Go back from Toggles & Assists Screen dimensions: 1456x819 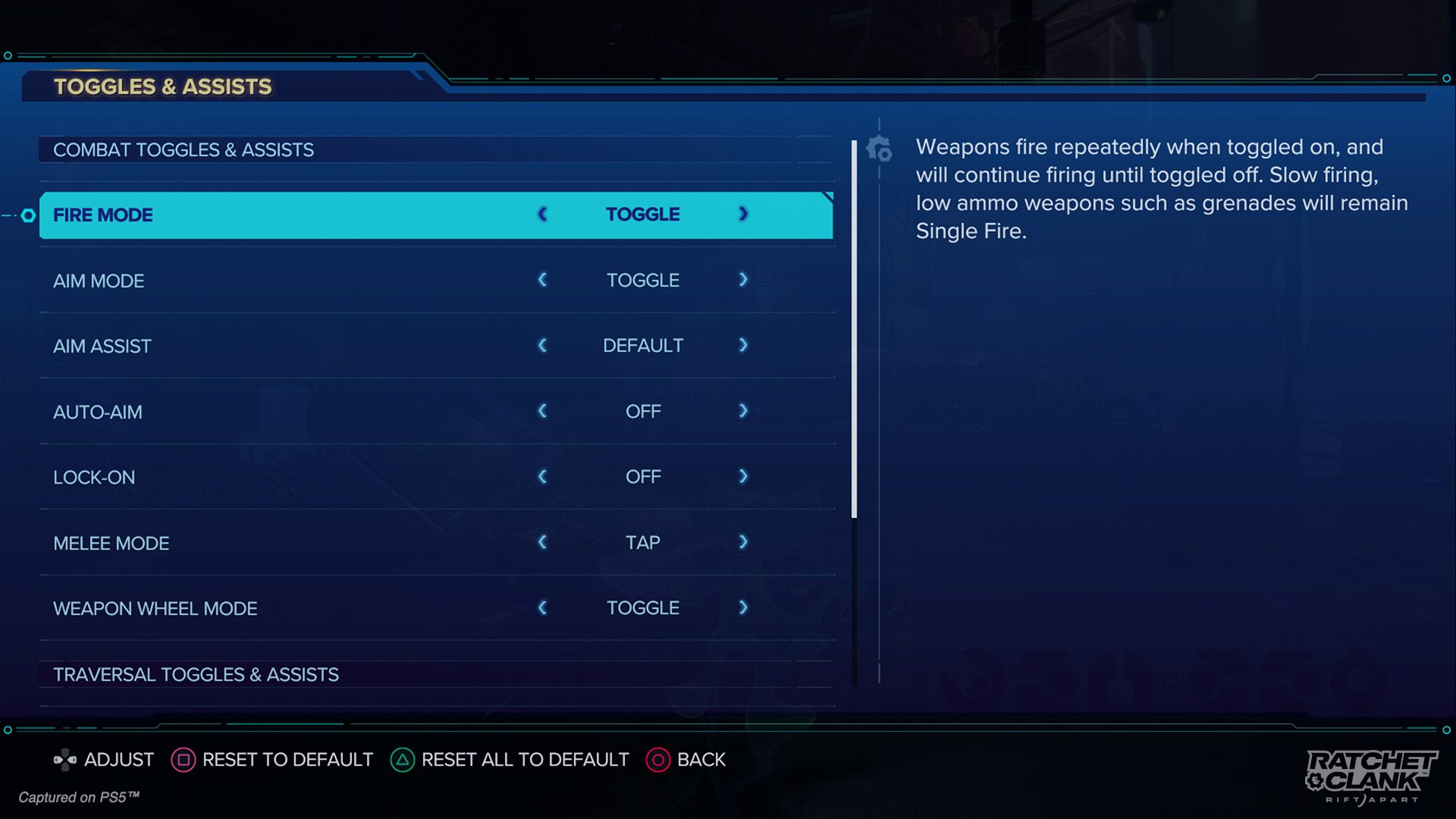tap(686, 760)
